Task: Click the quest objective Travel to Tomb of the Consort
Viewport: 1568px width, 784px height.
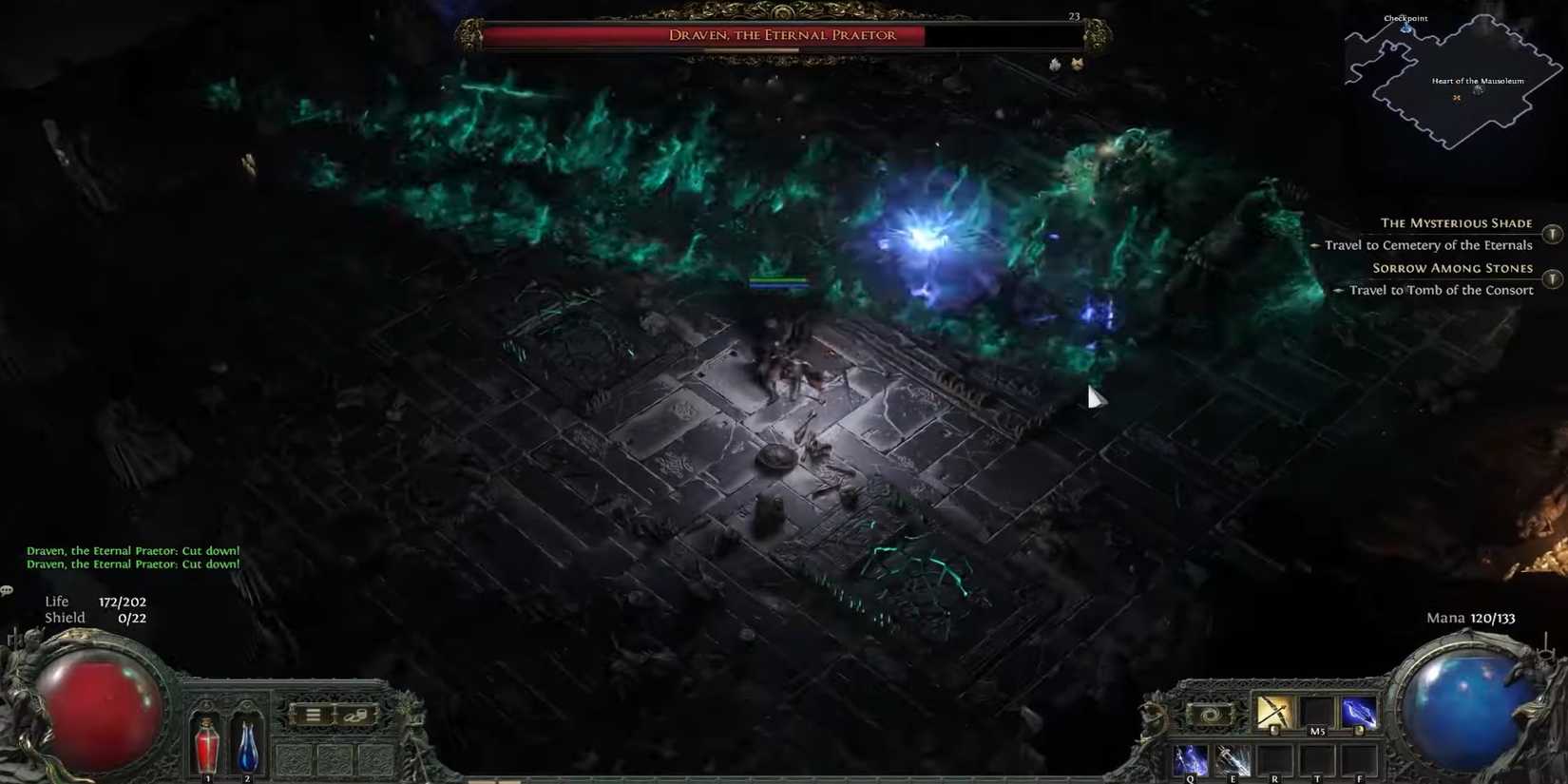Action: pyautogui.click(x=1441, y=290)
